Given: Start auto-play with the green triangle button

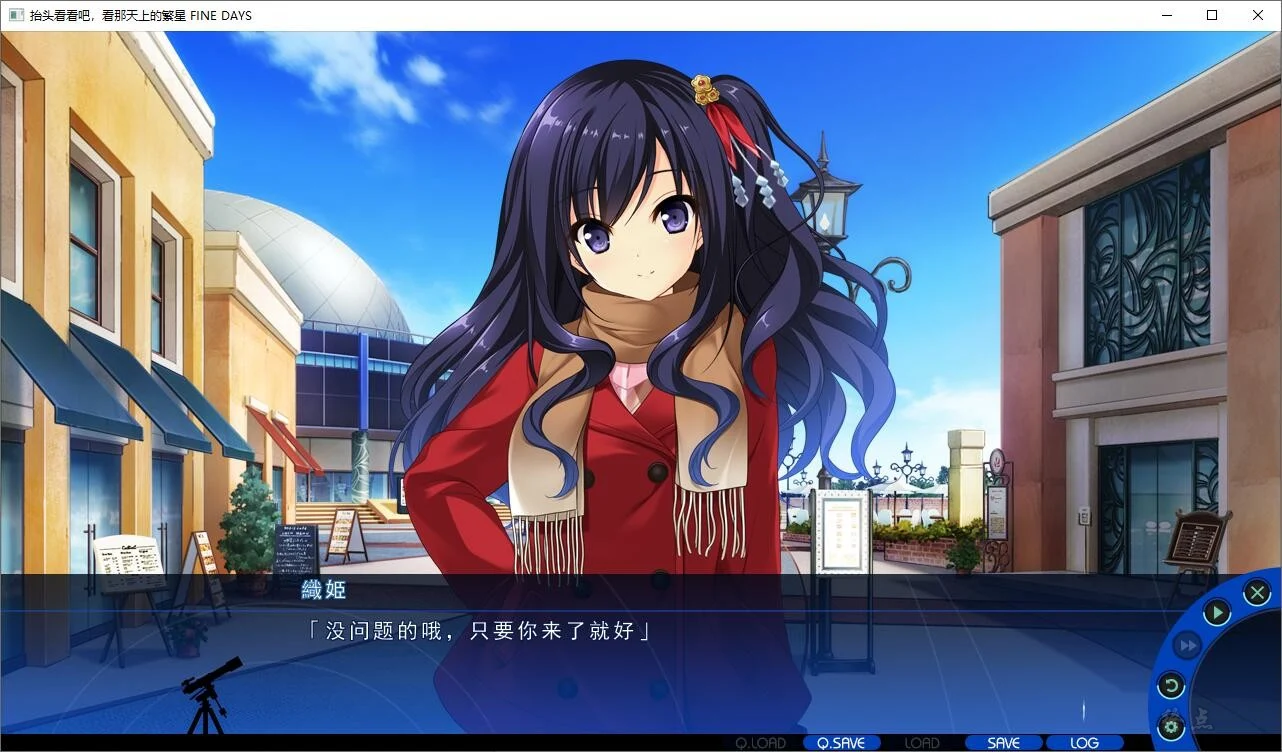Looking at the screenshot, I should click(x=1216, y=612).
